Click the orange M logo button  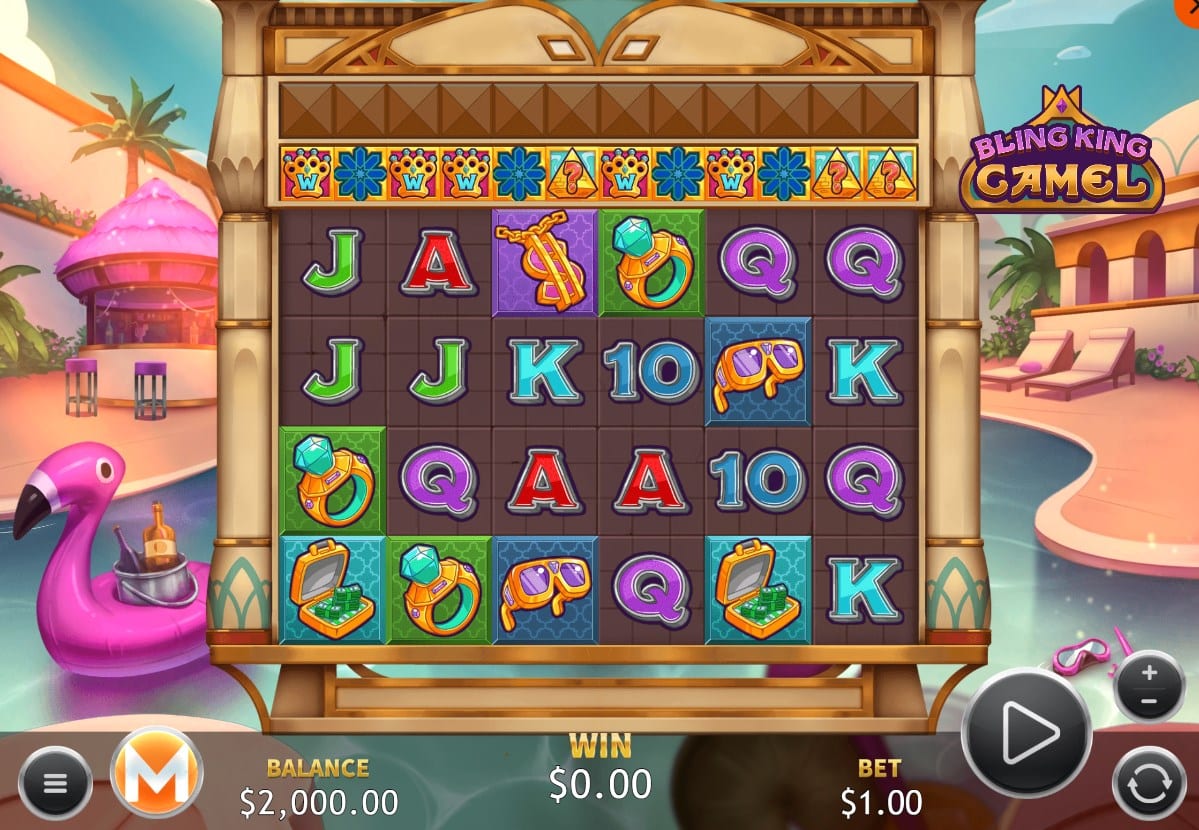click(157, 772)
